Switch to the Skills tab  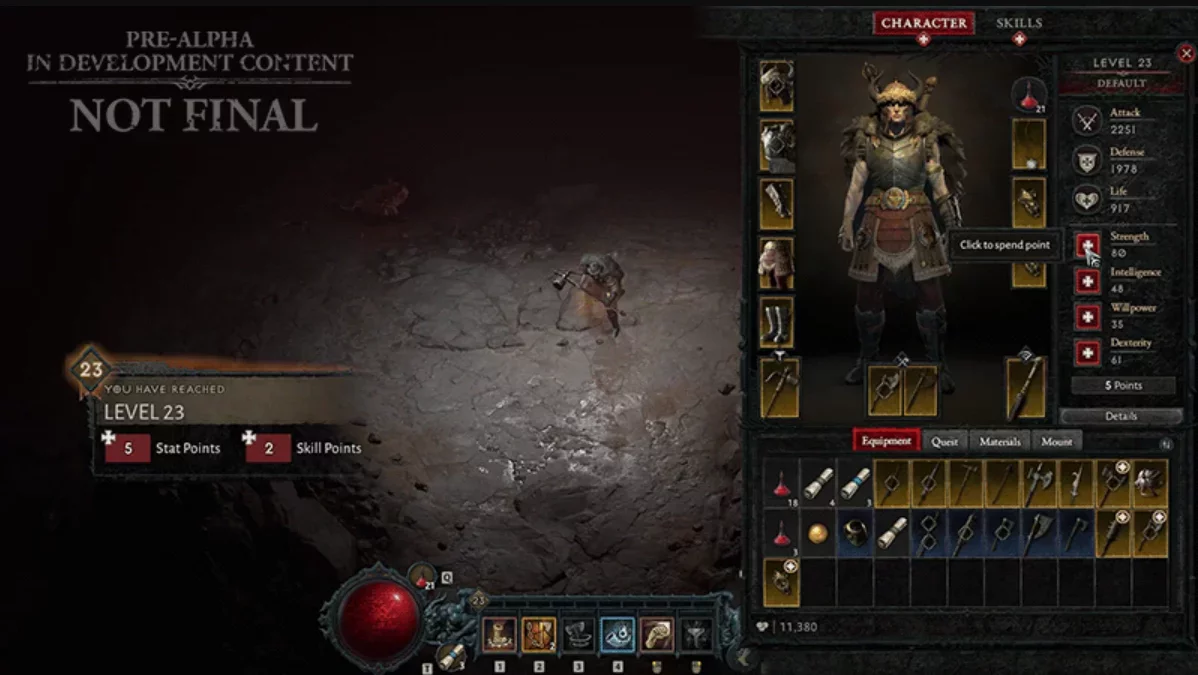1018,24
